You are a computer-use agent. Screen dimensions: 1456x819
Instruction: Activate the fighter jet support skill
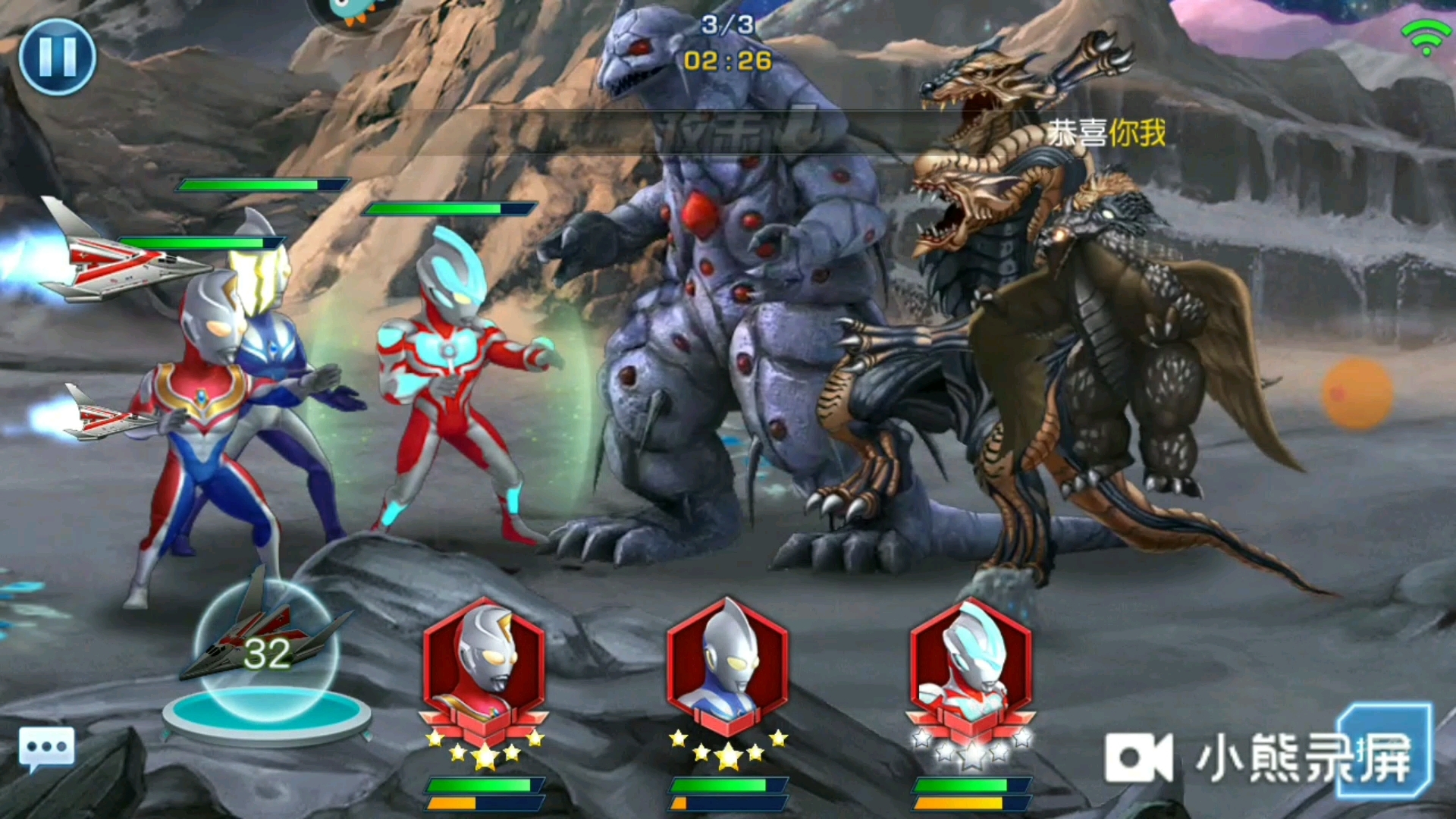tap(265, 652)
